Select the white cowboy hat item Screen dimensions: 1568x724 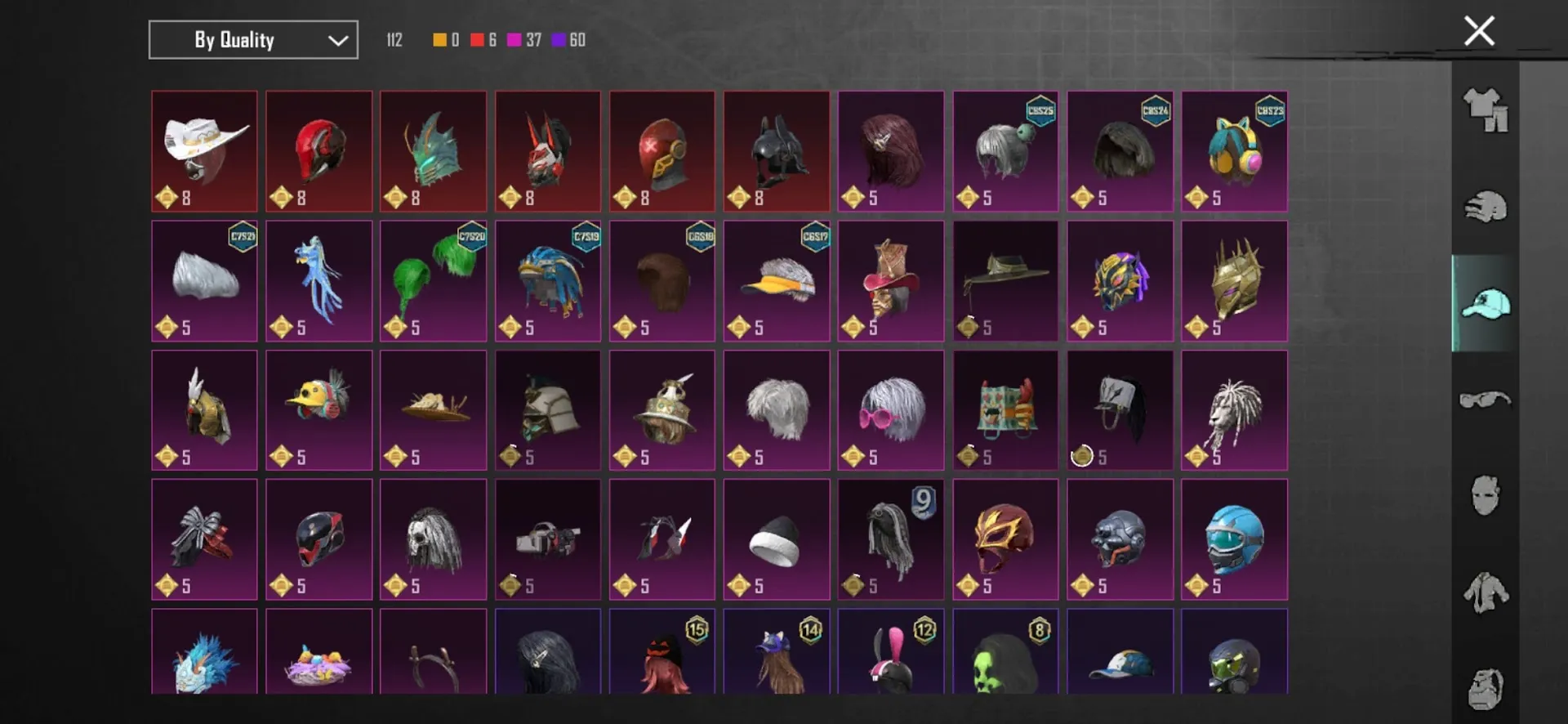(204, 151)
